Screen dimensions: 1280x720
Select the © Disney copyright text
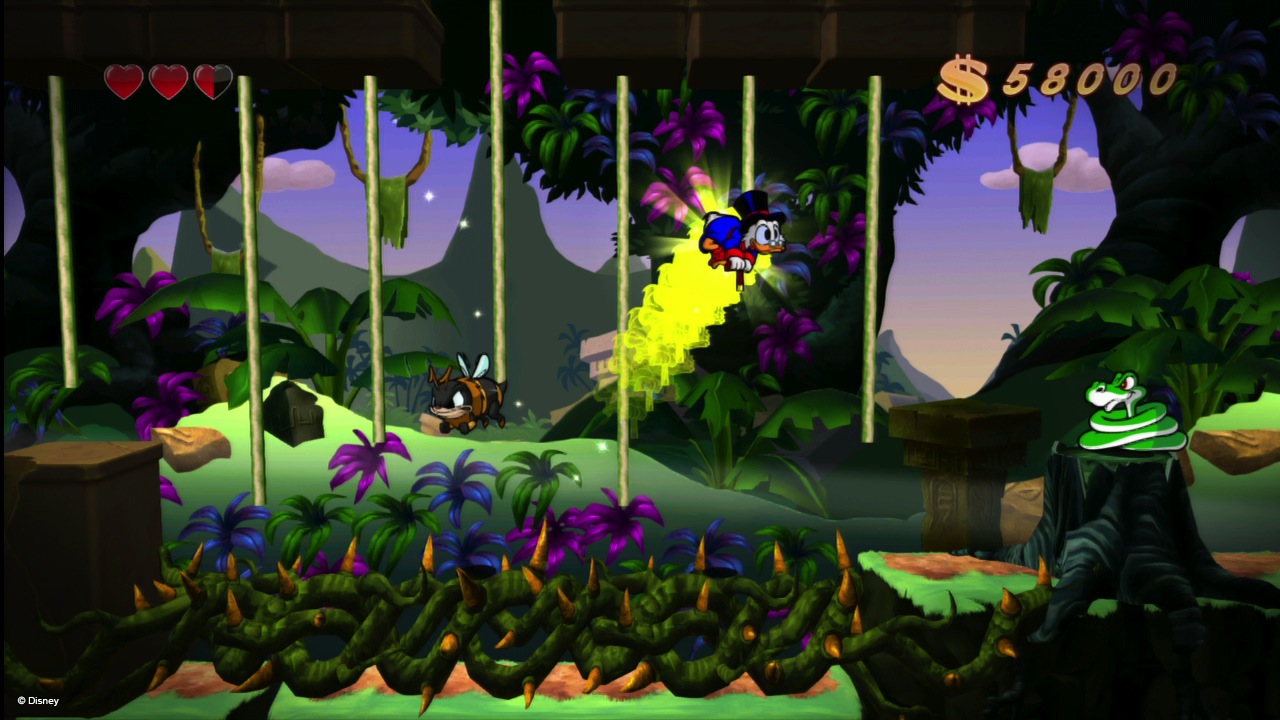point(40,701)
